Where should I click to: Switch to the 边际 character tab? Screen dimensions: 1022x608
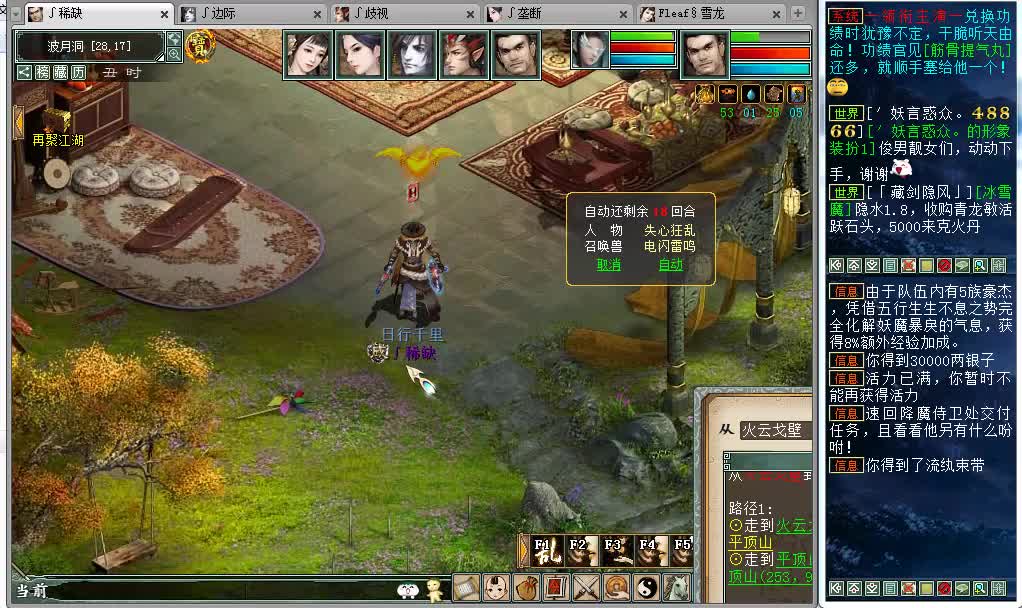[x=251, y=14]
